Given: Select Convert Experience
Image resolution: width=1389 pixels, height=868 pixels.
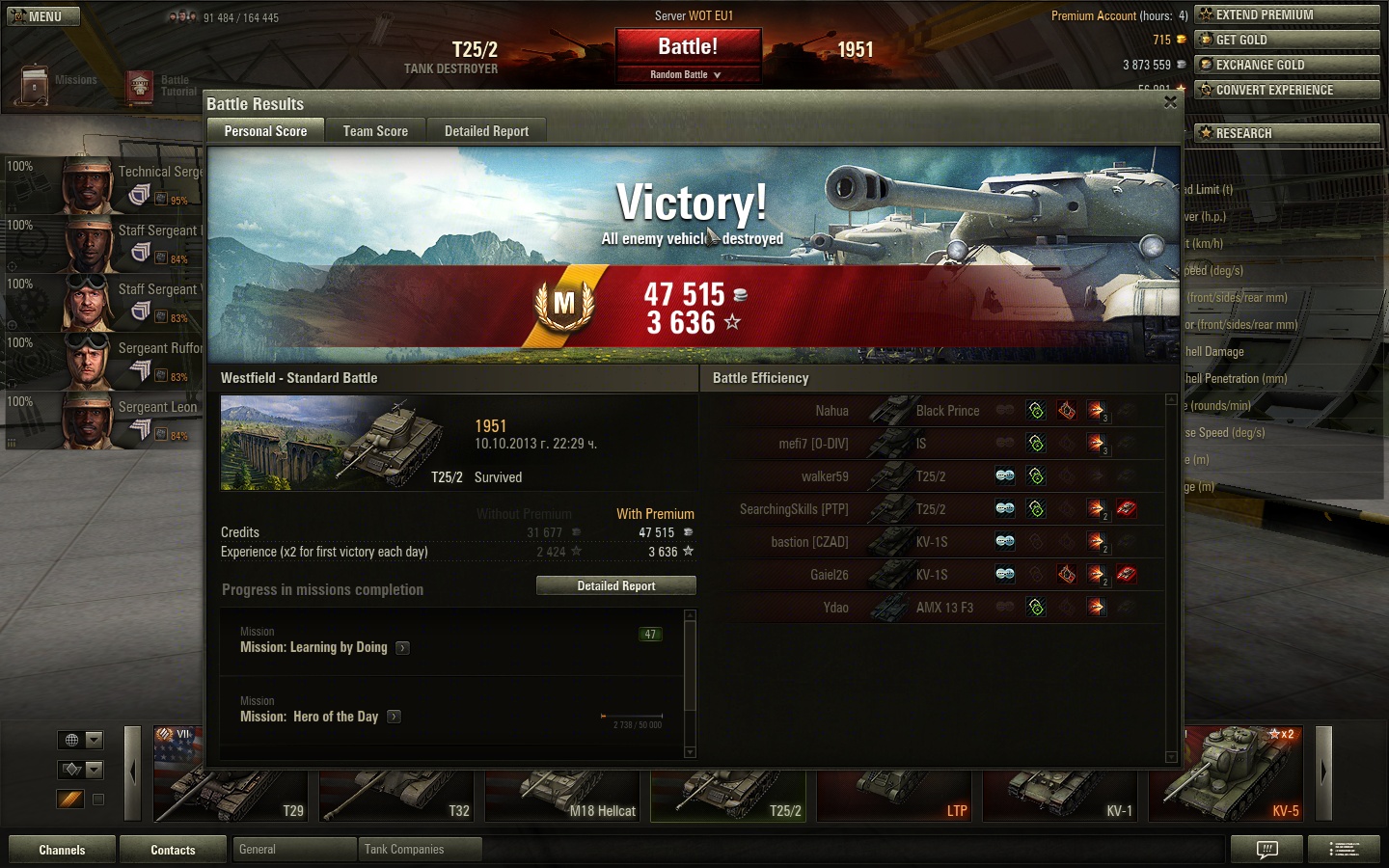Looking at the screenshot, I should coord(1287,90).
